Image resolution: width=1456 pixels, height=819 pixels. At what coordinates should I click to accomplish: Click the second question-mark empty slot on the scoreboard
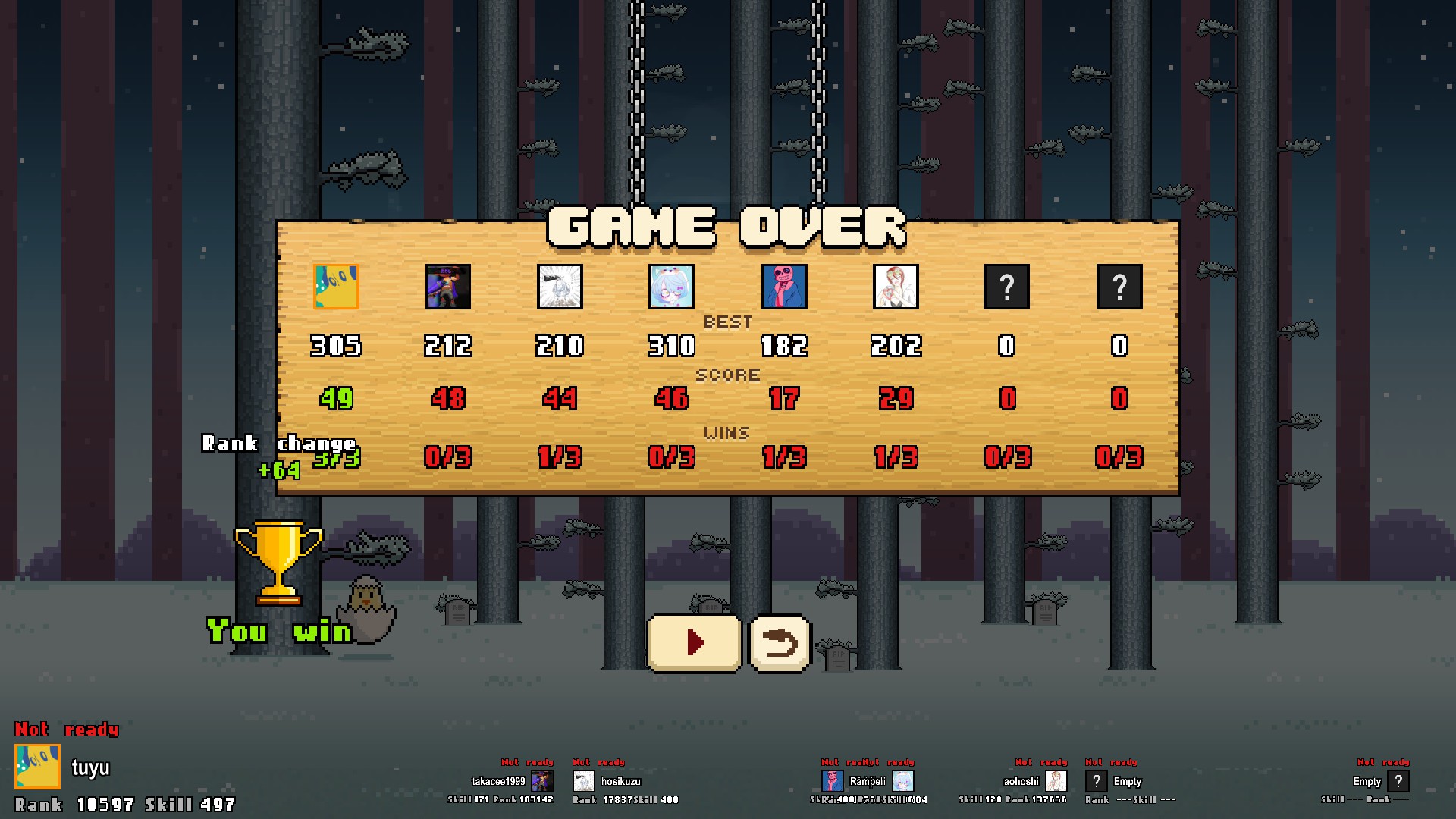point(1119,287)
